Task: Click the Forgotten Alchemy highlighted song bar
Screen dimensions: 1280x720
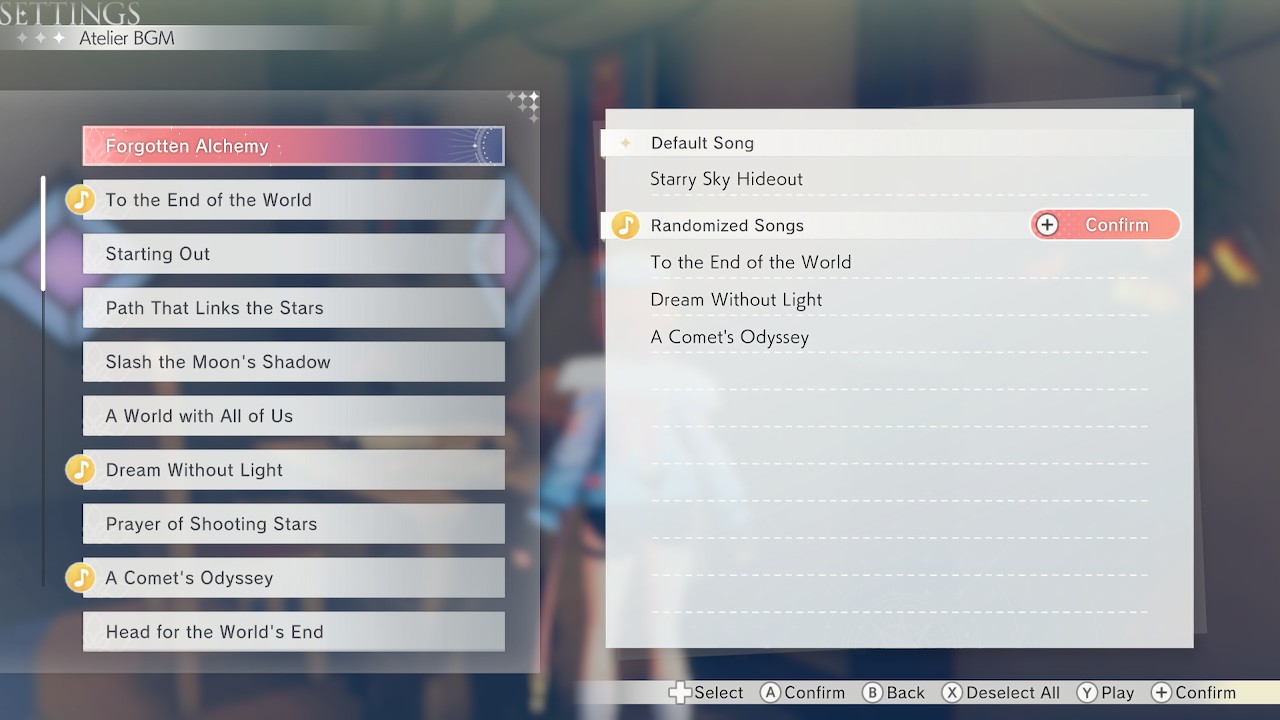Action: [x=293, y=145]
